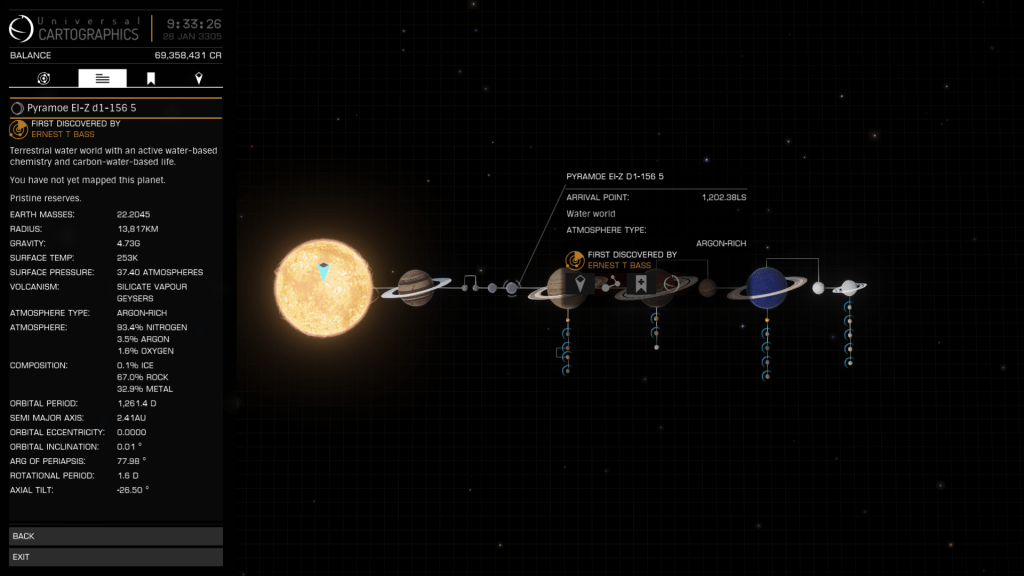This screenshot has width=1024, height=576.
Task: Switch to the details list tab
Action: [102, 78]
